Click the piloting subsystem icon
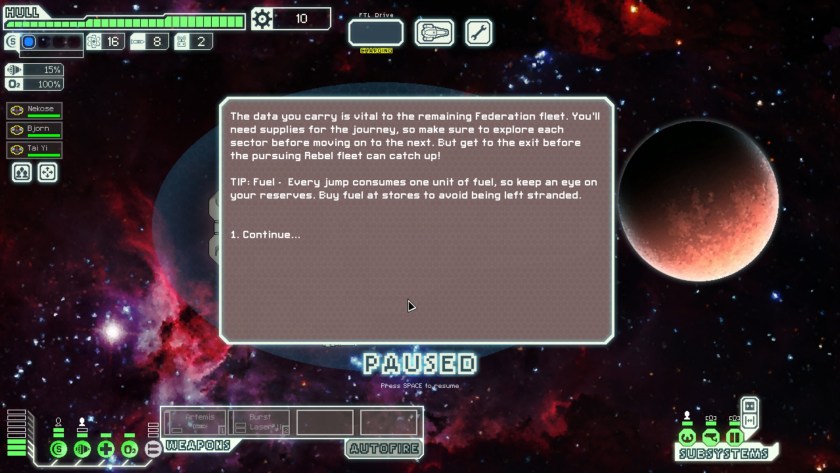This screenshot has width=840, height=473. 687,437
